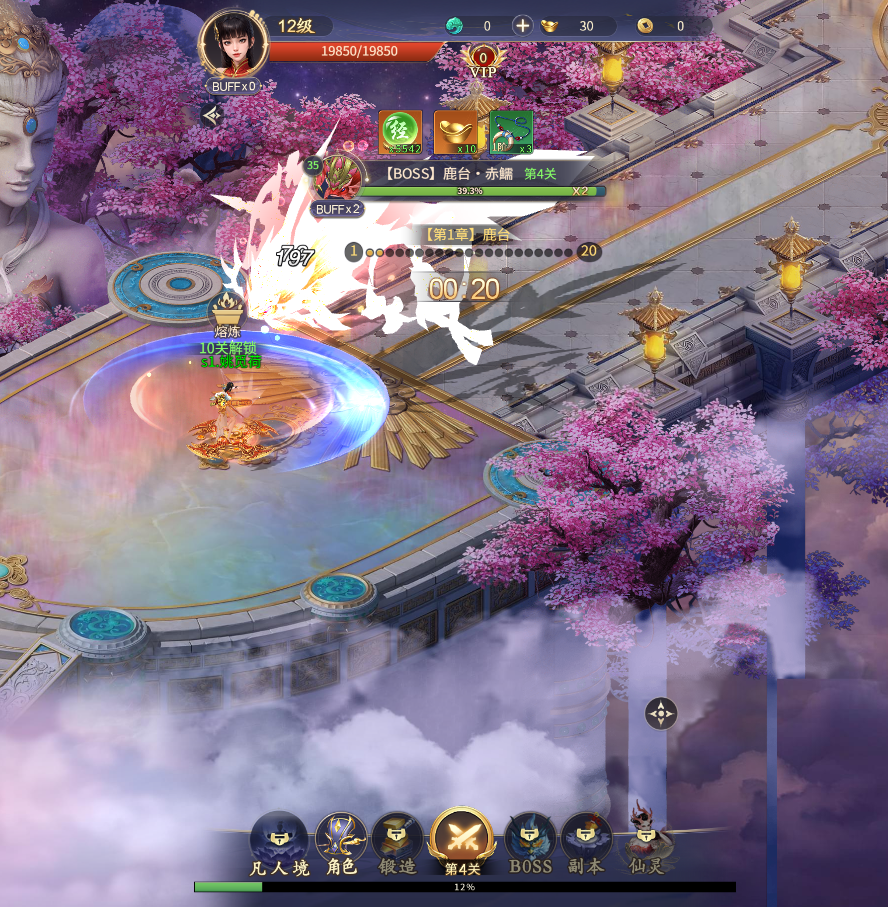The width and height of the screenshot is (888, 907).
Task: Expand the arrow toggle below the portrait
Action: point(211,116)
